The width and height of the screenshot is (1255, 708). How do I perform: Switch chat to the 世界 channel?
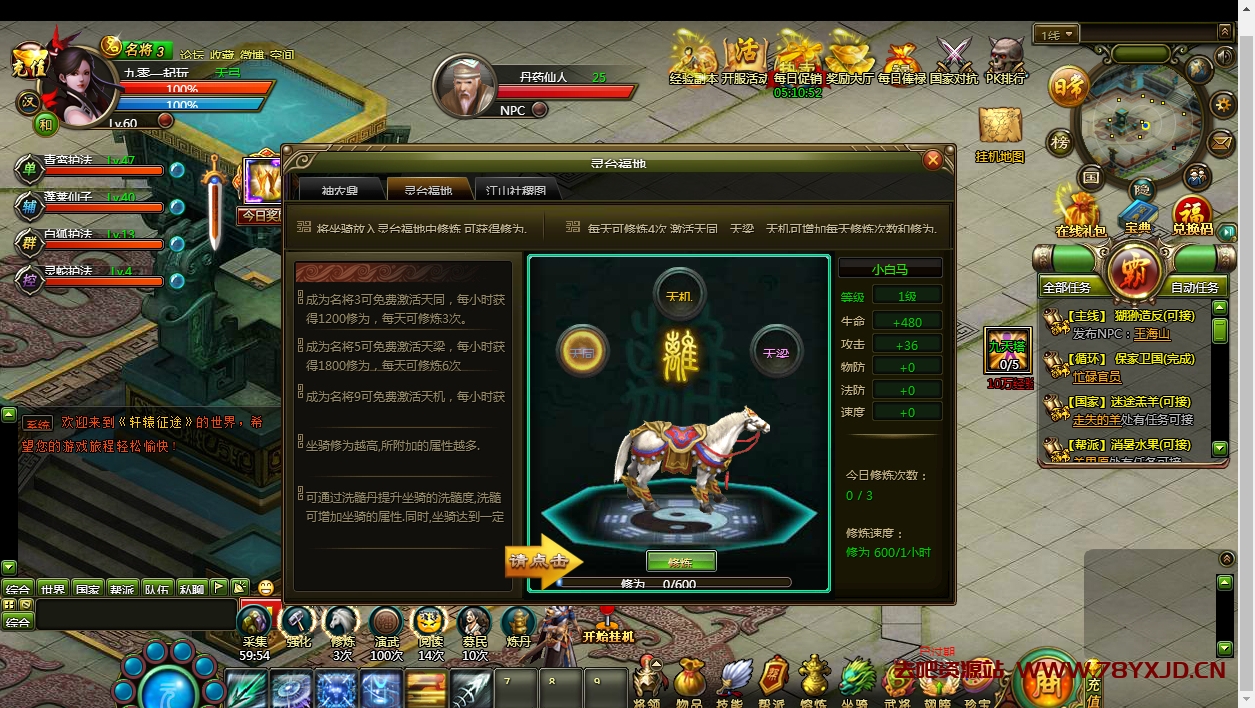53,589
